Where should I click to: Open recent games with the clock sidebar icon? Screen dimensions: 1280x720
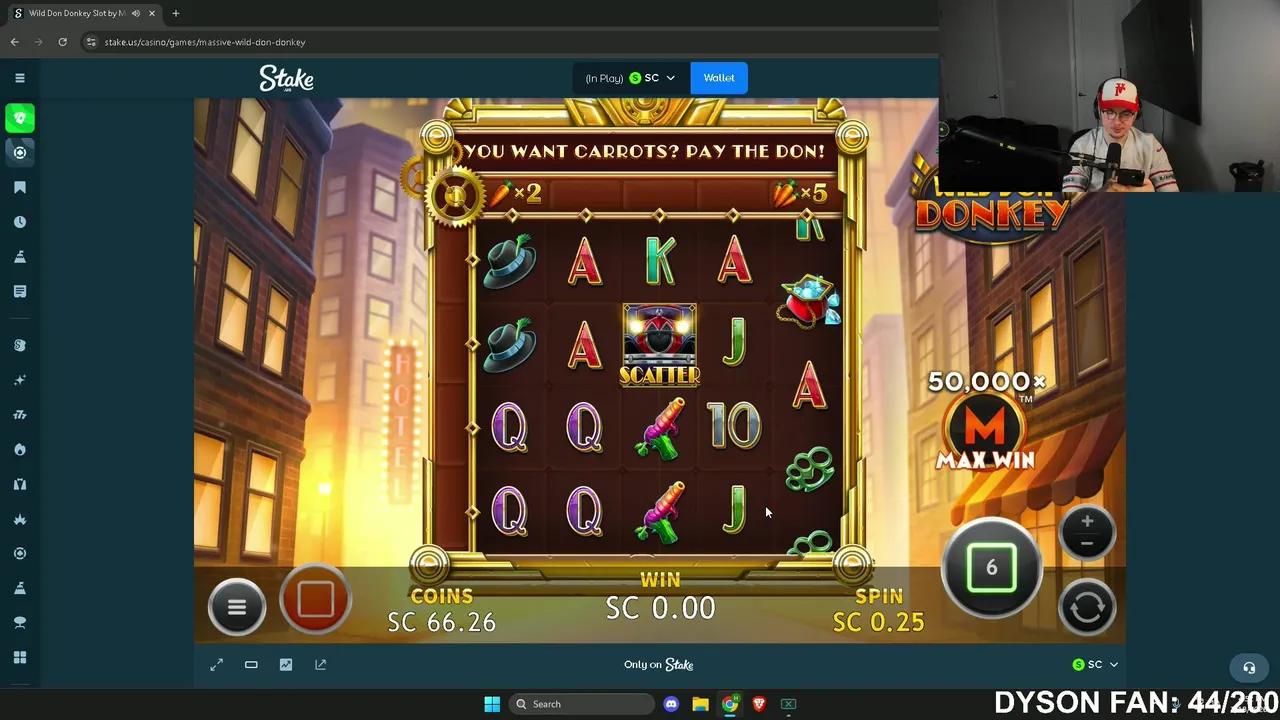(20, 221)
